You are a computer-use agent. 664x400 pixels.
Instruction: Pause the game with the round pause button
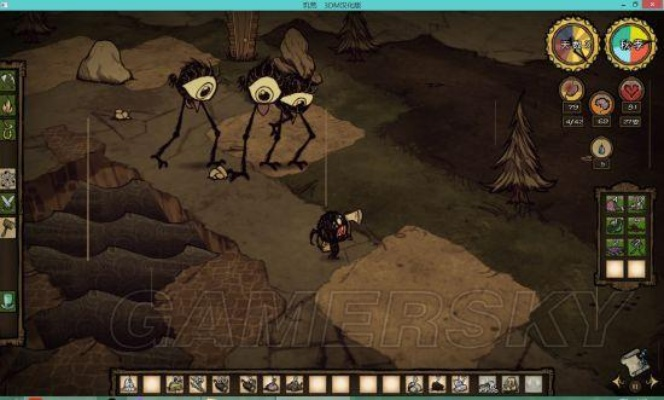633,384
